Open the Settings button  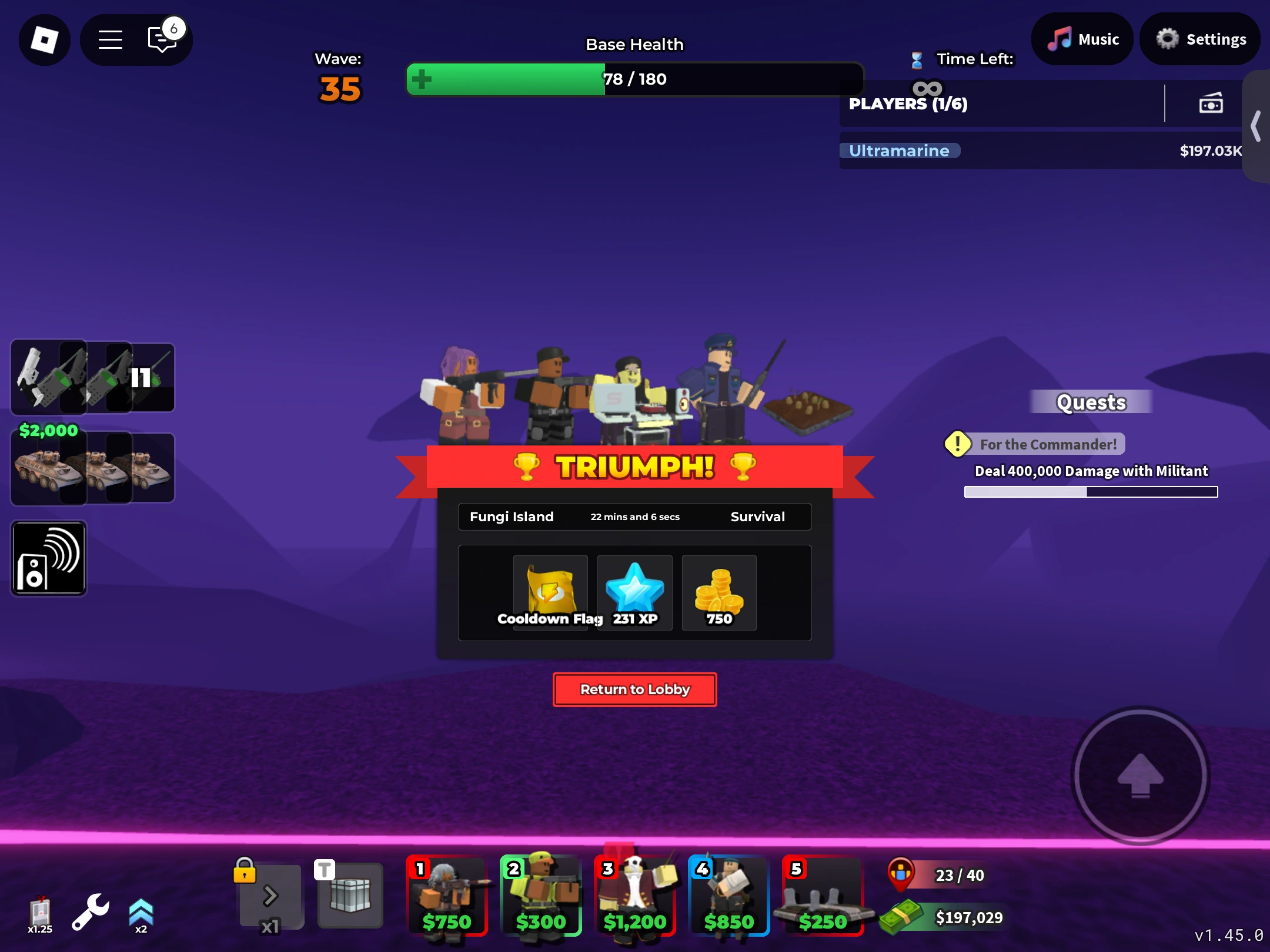tap(1200, 39)
